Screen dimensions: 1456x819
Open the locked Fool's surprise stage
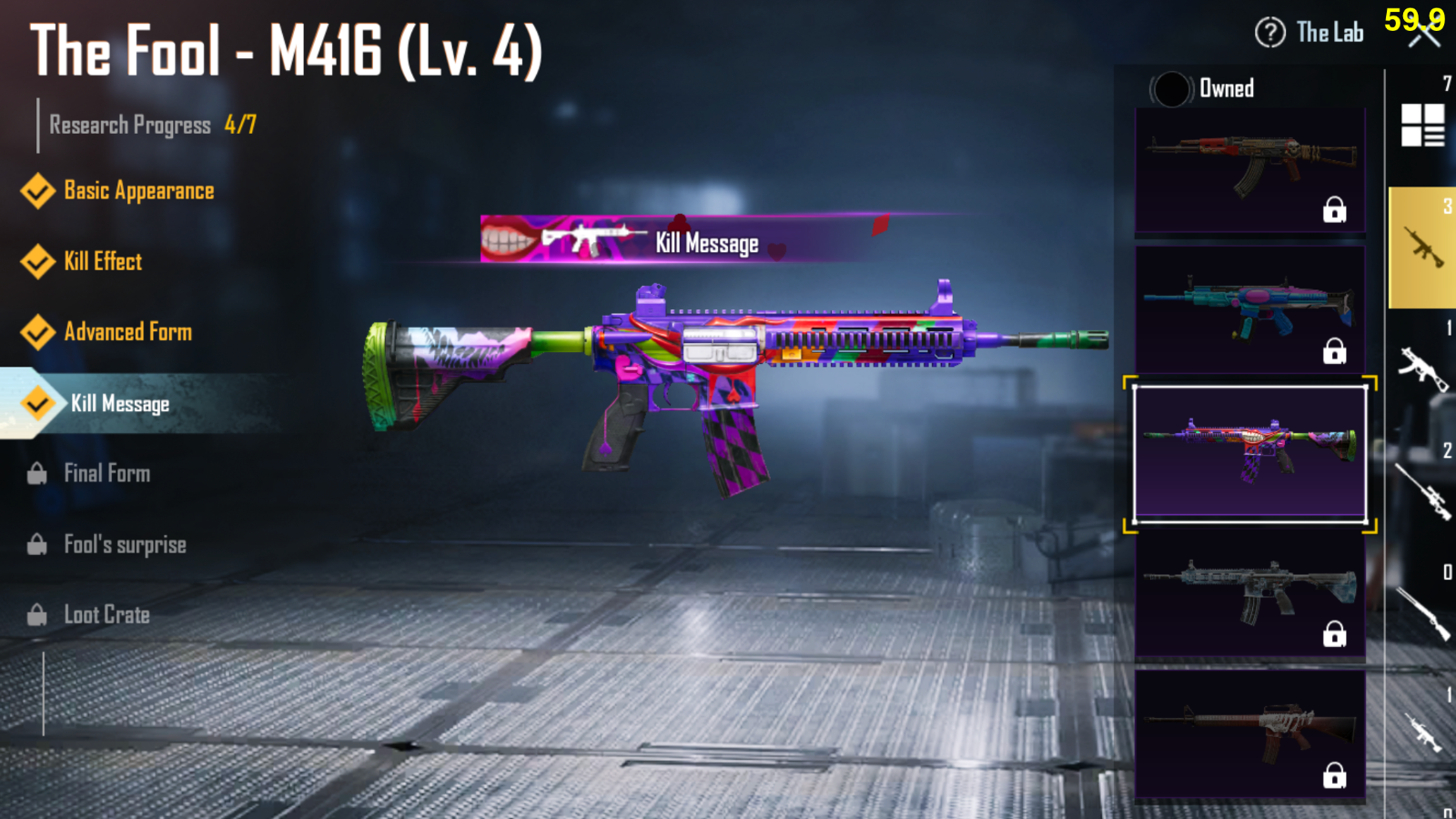[124, 544]
